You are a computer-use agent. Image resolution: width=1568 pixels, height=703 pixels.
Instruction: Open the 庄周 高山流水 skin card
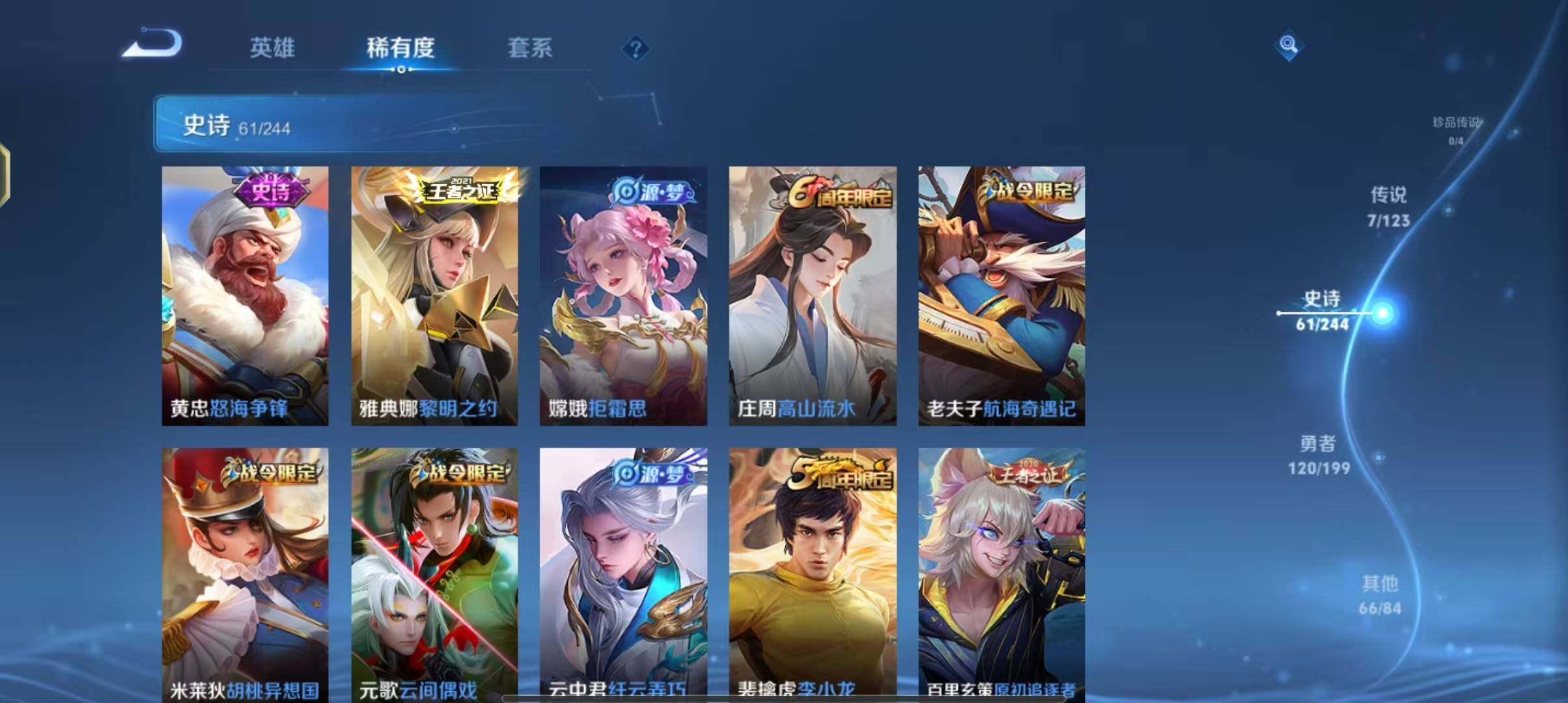(x=813, y=296)
